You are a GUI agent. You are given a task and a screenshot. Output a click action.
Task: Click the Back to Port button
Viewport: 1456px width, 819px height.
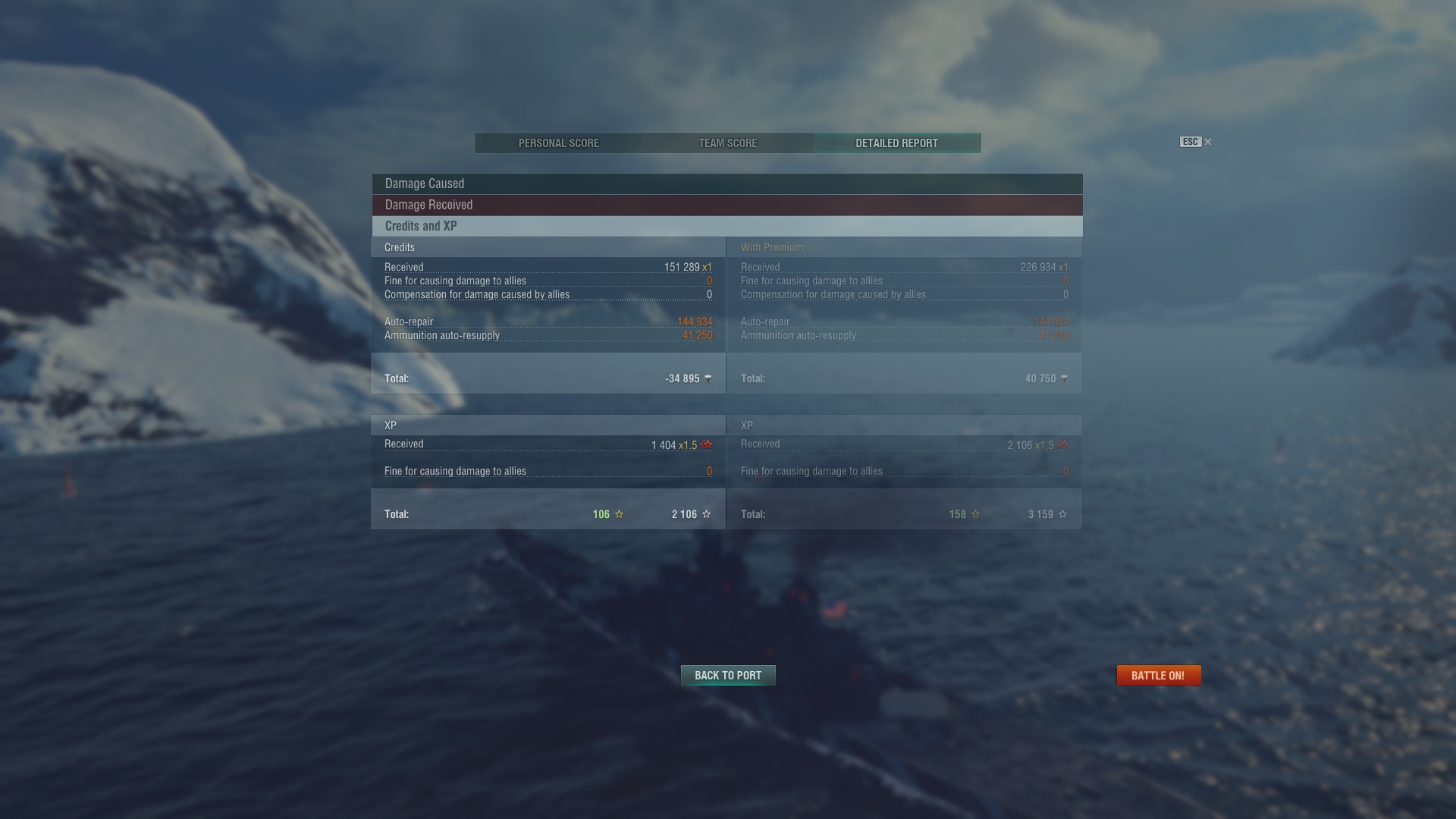tap(728, 676)
